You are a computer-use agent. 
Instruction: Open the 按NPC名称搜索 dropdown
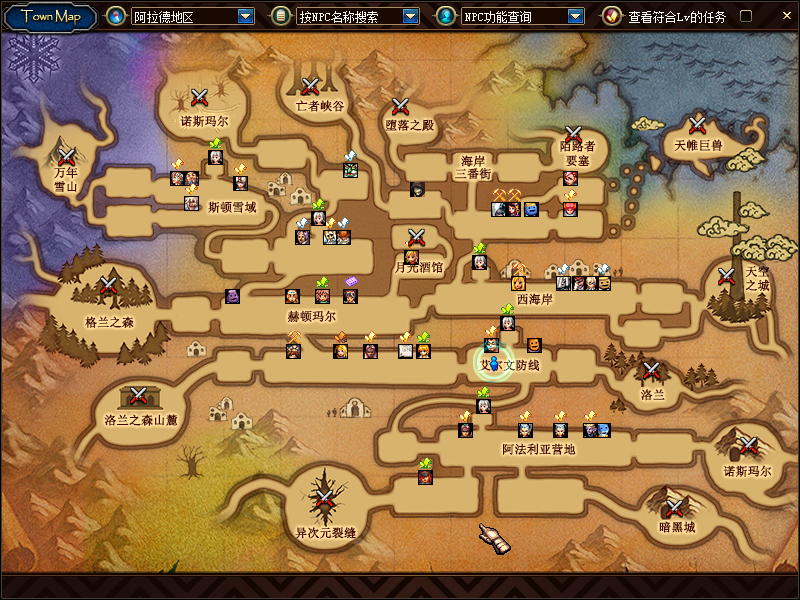click(410, 16)
